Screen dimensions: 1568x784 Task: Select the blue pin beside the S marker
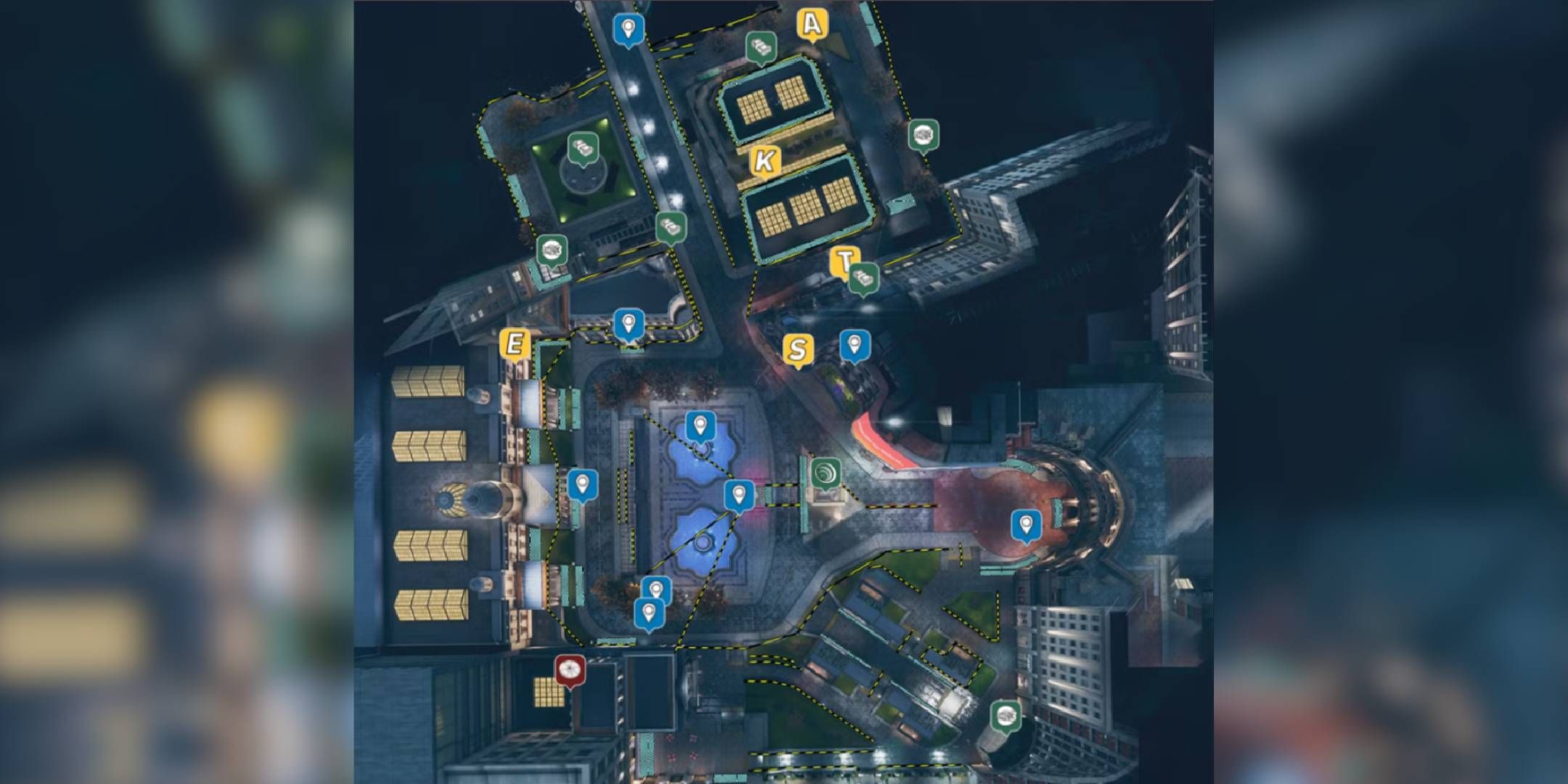pos(854,346)
